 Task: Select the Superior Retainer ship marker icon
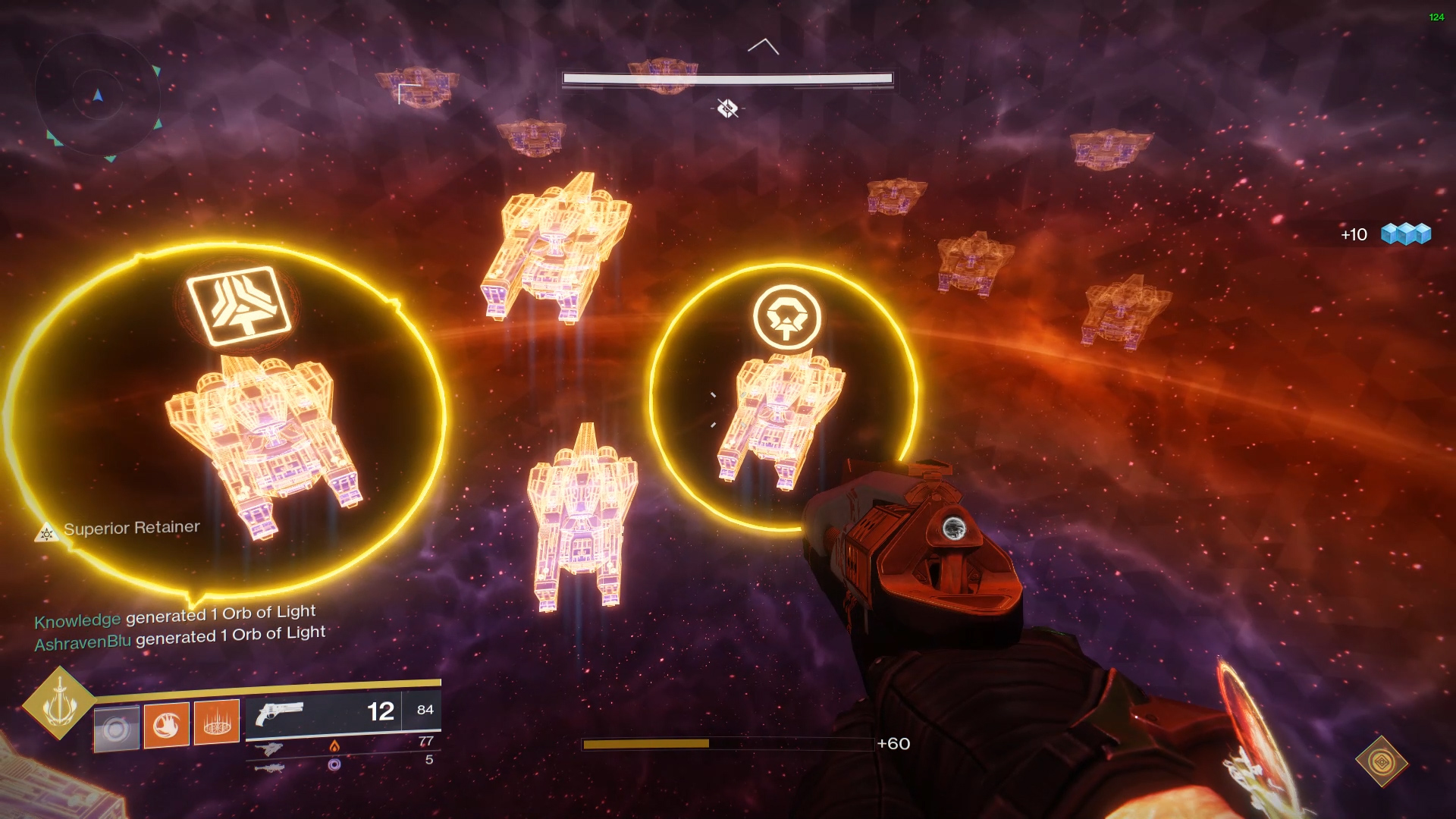46,534
